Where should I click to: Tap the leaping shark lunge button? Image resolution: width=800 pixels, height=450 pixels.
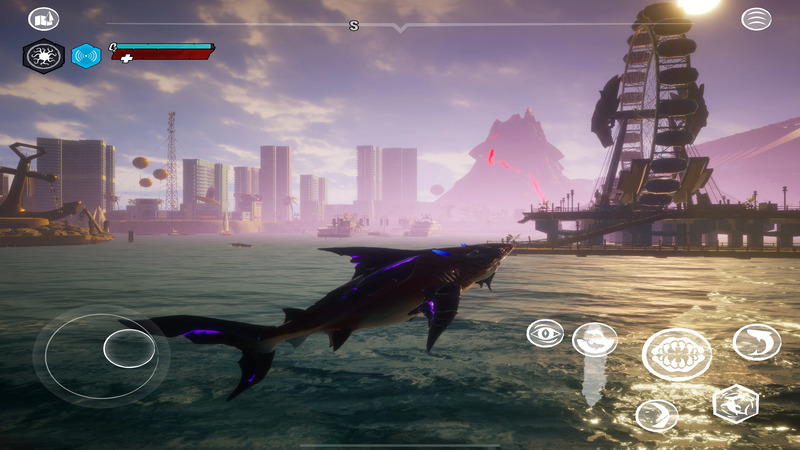(x=757, y=342)
